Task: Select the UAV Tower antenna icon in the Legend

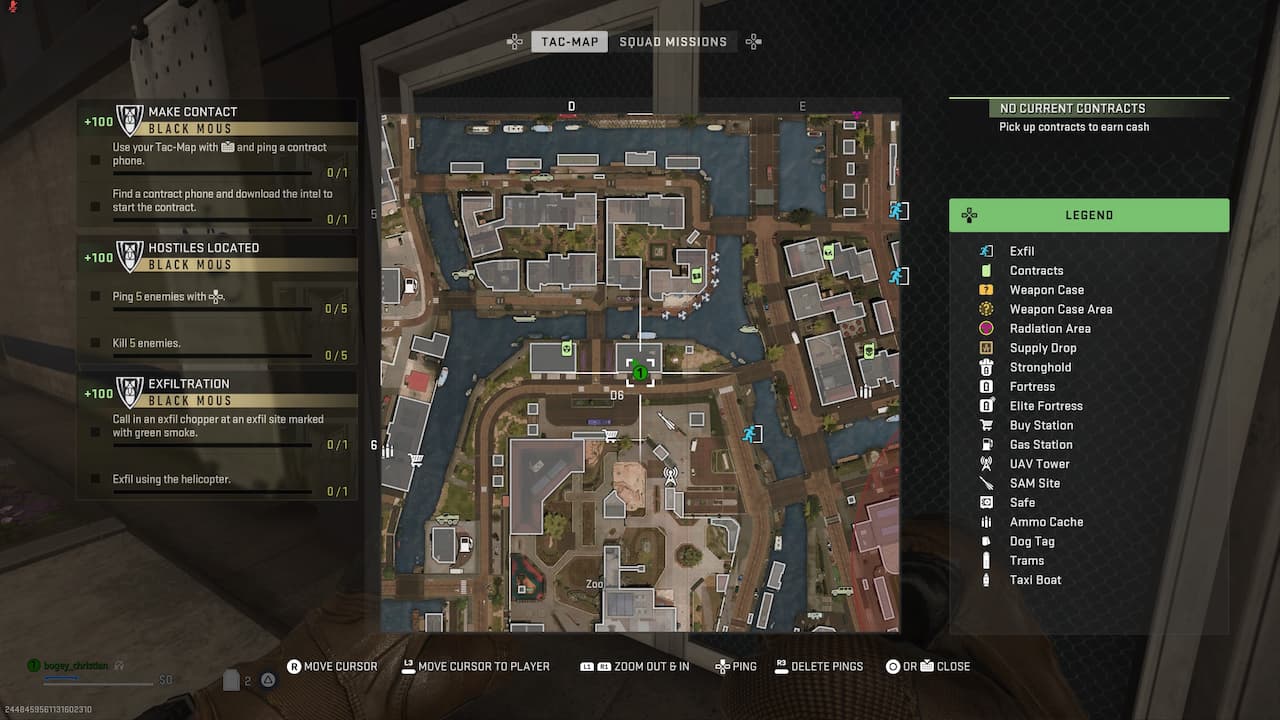Action: pos(987,463)
